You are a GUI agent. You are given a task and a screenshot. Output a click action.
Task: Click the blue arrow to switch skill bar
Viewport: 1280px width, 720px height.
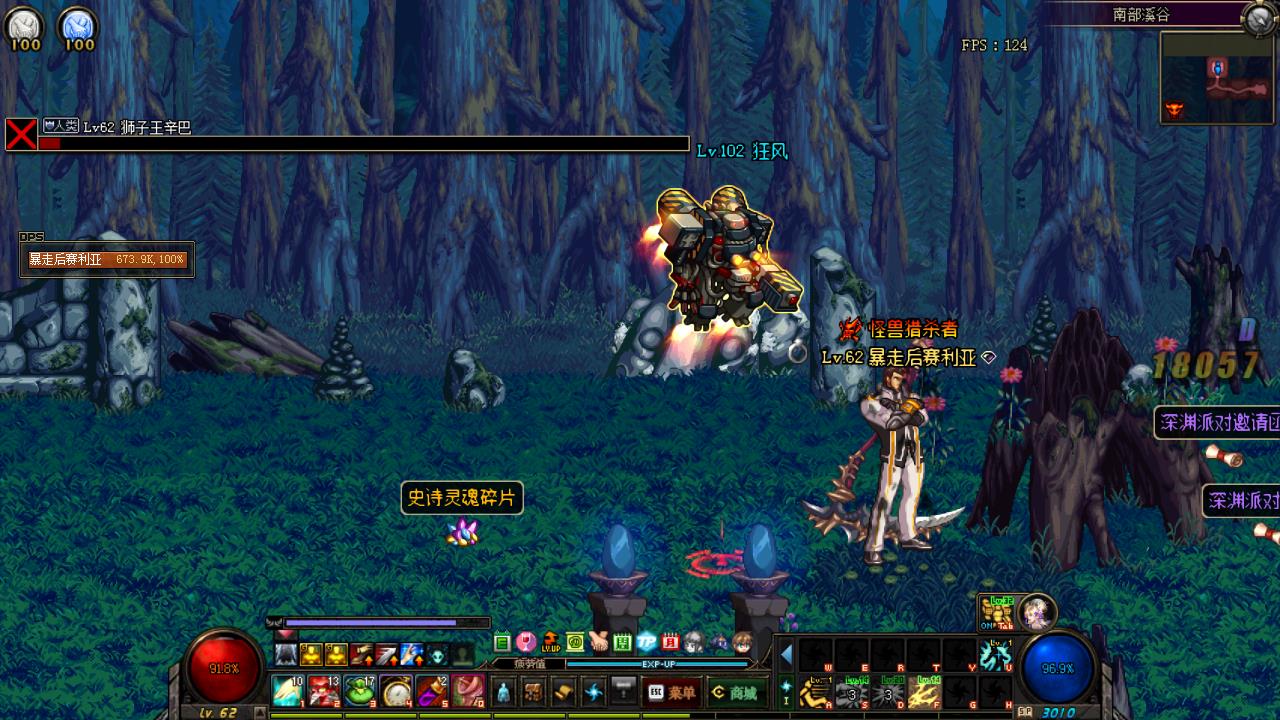tap(786, 656)
